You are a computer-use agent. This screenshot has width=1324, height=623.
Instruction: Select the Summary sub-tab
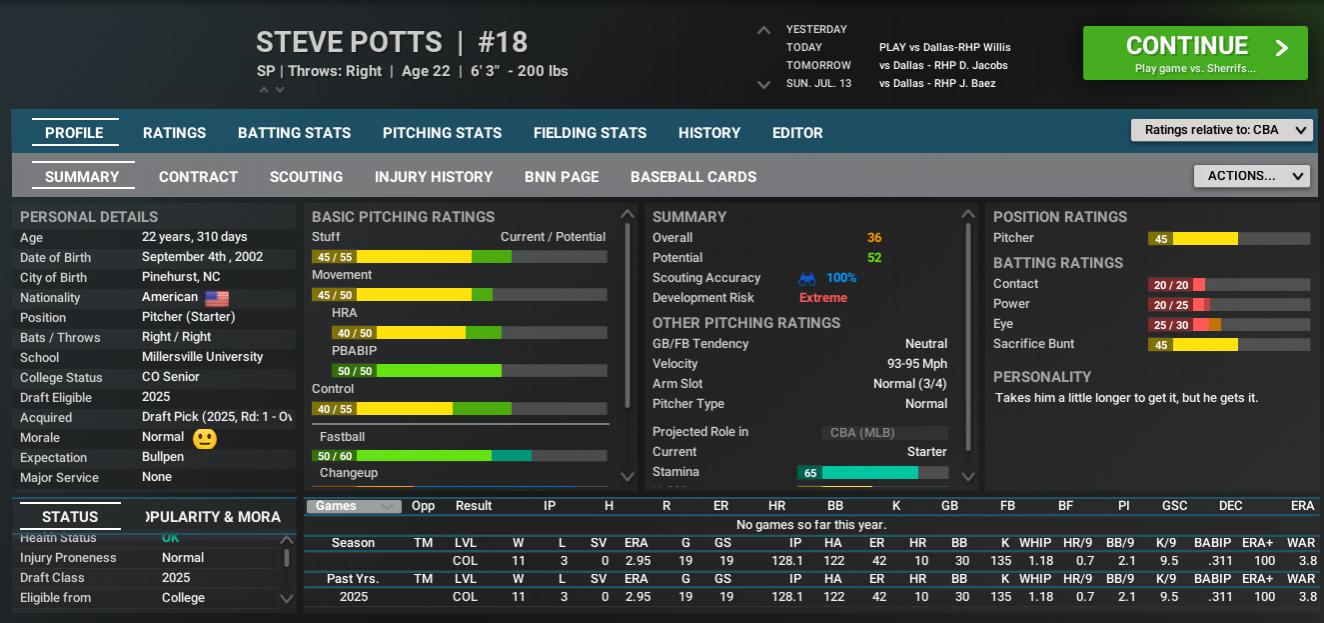(x=82, y=177)
